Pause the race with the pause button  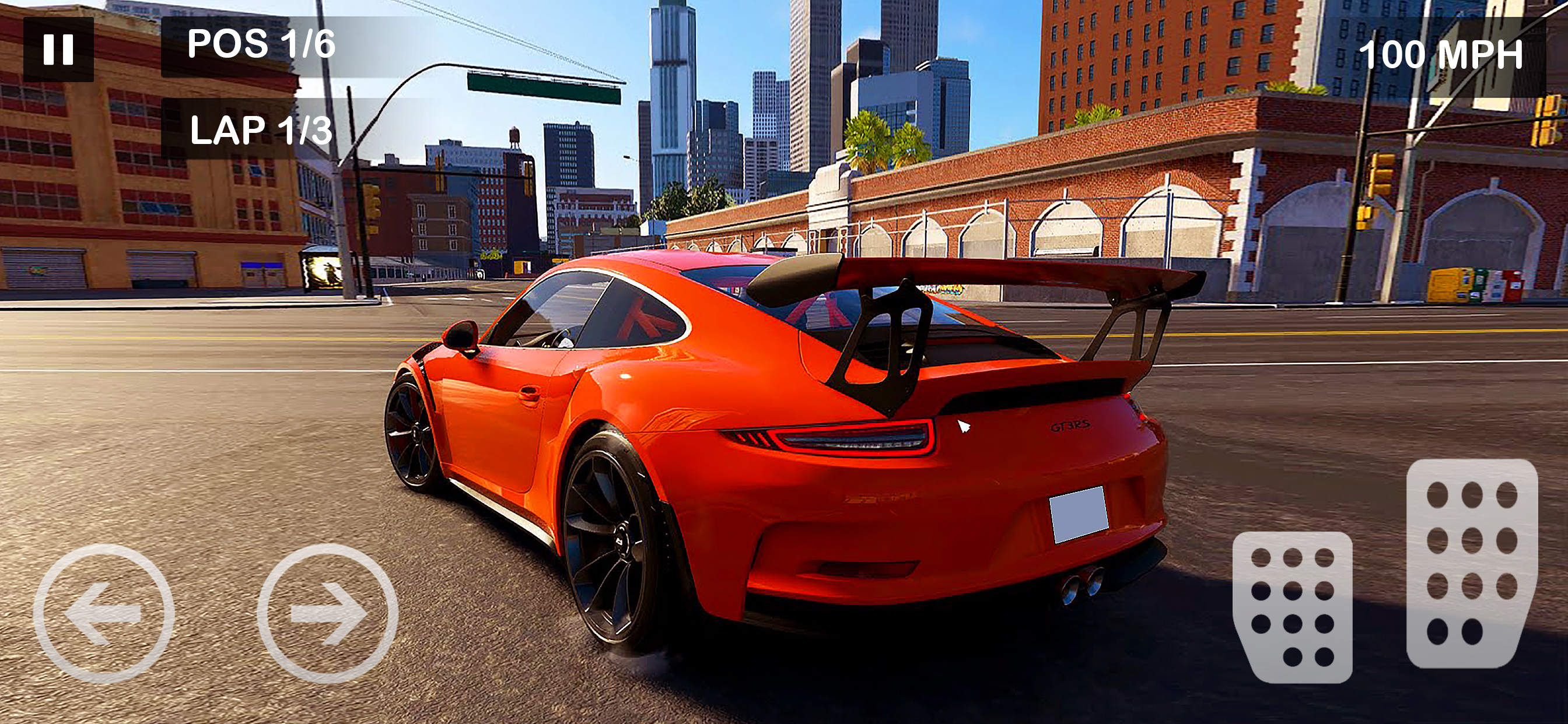click(58, 50)
